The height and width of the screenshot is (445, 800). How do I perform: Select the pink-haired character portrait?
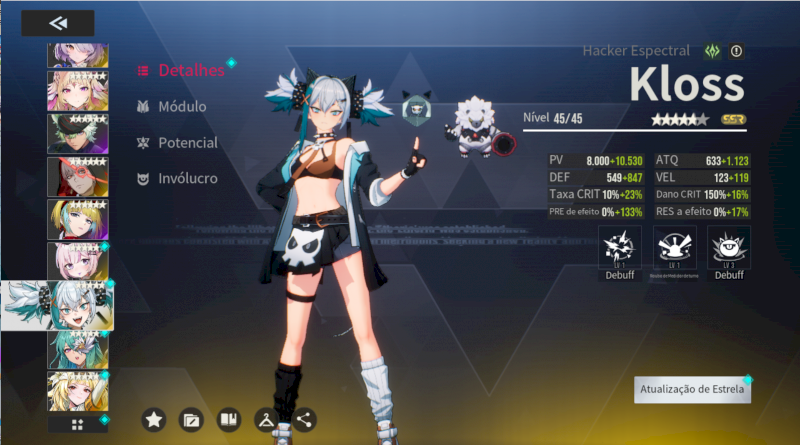(78, 261)
